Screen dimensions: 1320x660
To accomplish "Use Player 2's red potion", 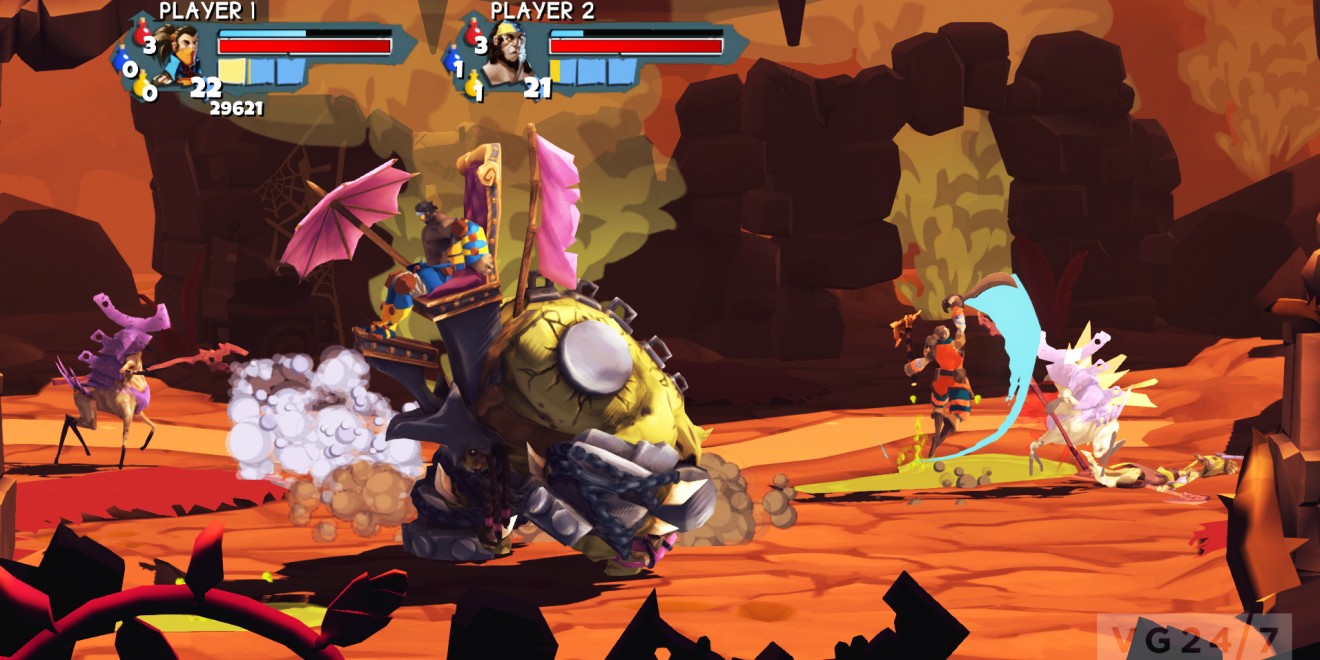I will tap(473, 34).
